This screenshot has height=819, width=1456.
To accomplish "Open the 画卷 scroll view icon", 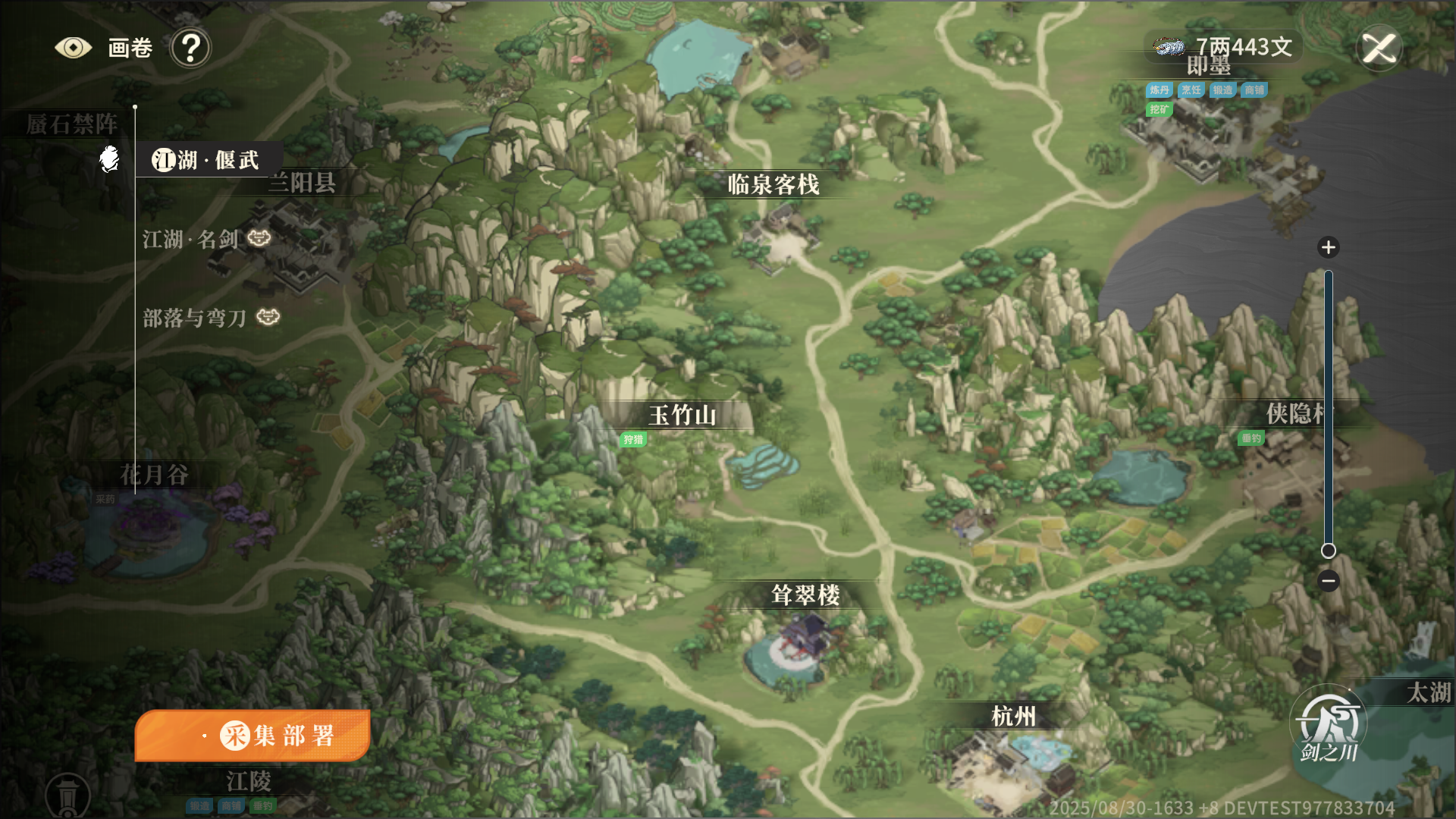I will pos(73,46).
